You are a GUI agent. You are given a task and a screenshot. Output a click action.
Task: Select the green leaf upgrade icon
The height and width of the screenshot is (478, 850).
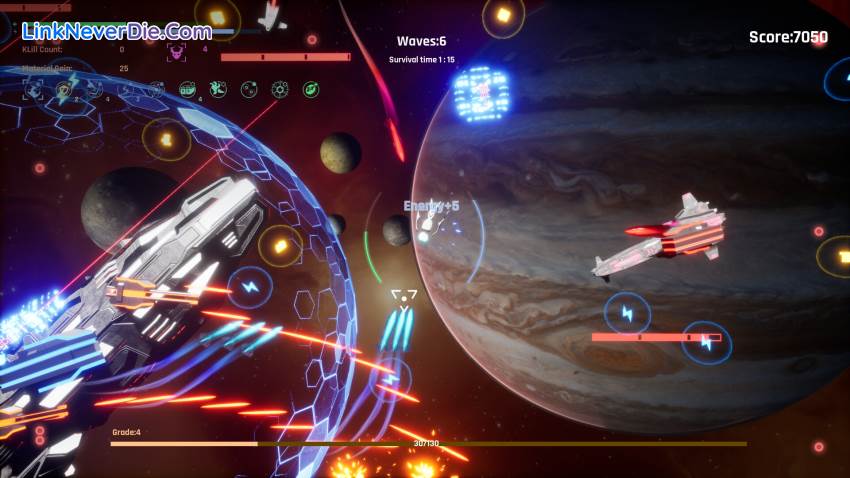[311, 89]
